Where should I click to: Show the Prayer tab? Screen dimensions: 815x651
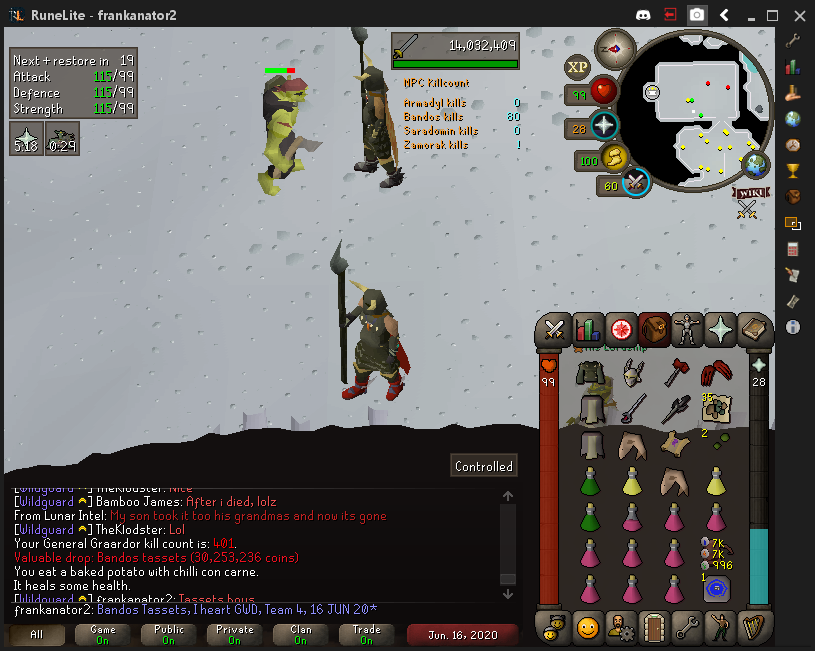tap(719, 329)
